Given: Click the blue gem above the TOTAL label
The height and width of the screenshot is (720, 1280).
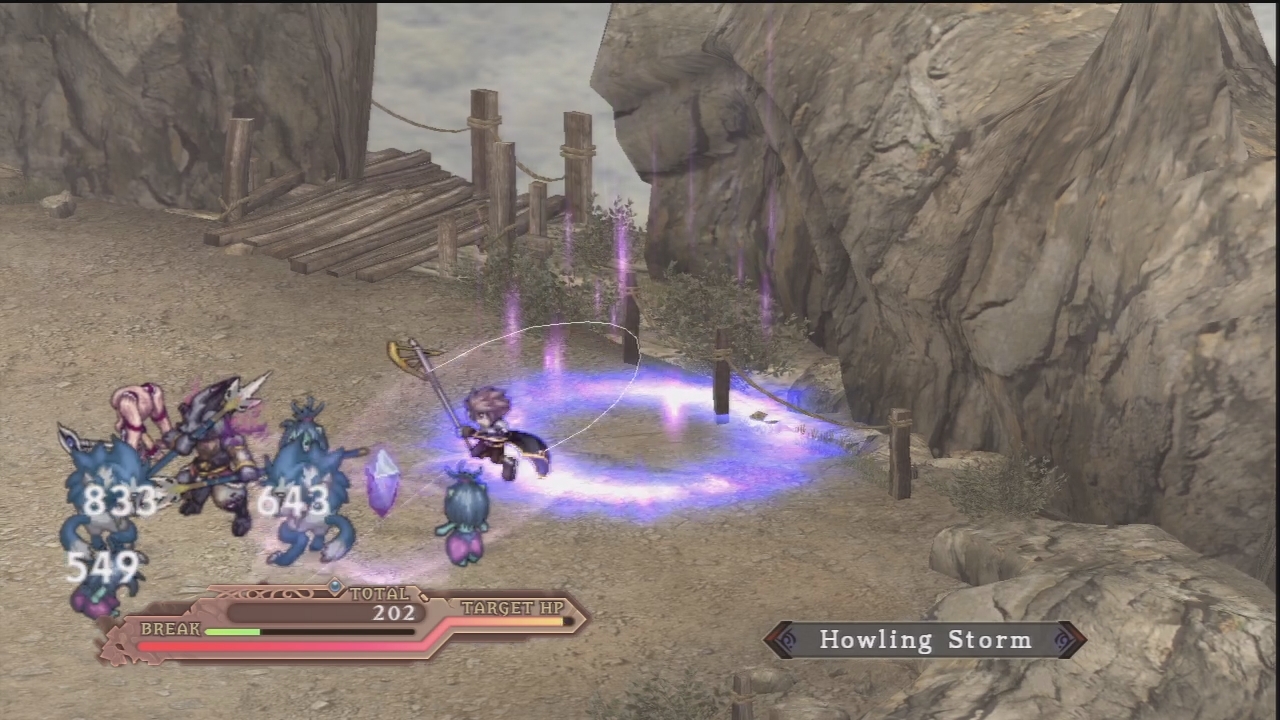Looking at the screenshot, I should (x=335, y=586).
